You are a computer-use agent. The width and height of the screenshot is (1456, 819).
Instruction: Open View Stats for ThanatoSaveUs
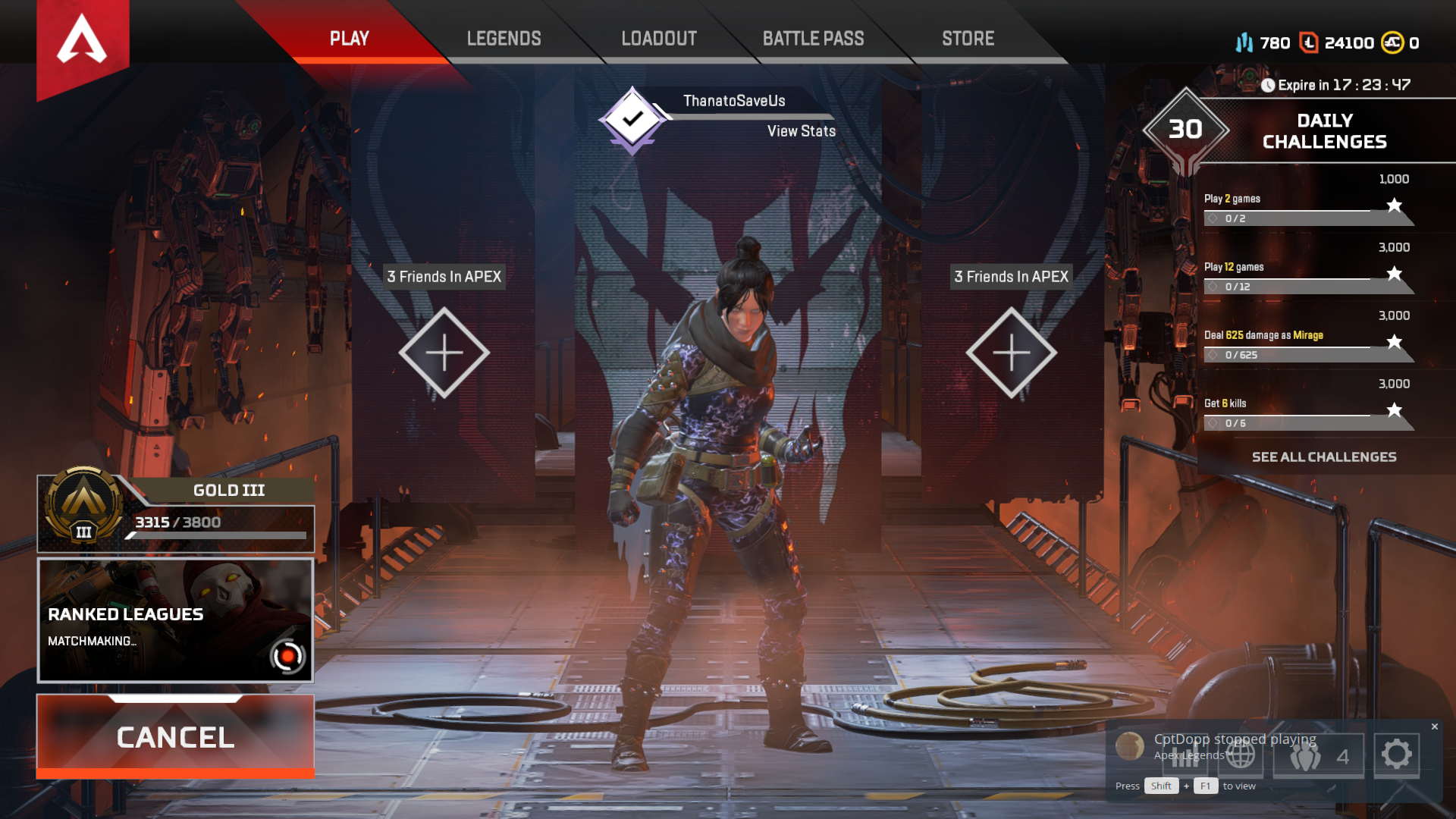pos(801,131)
